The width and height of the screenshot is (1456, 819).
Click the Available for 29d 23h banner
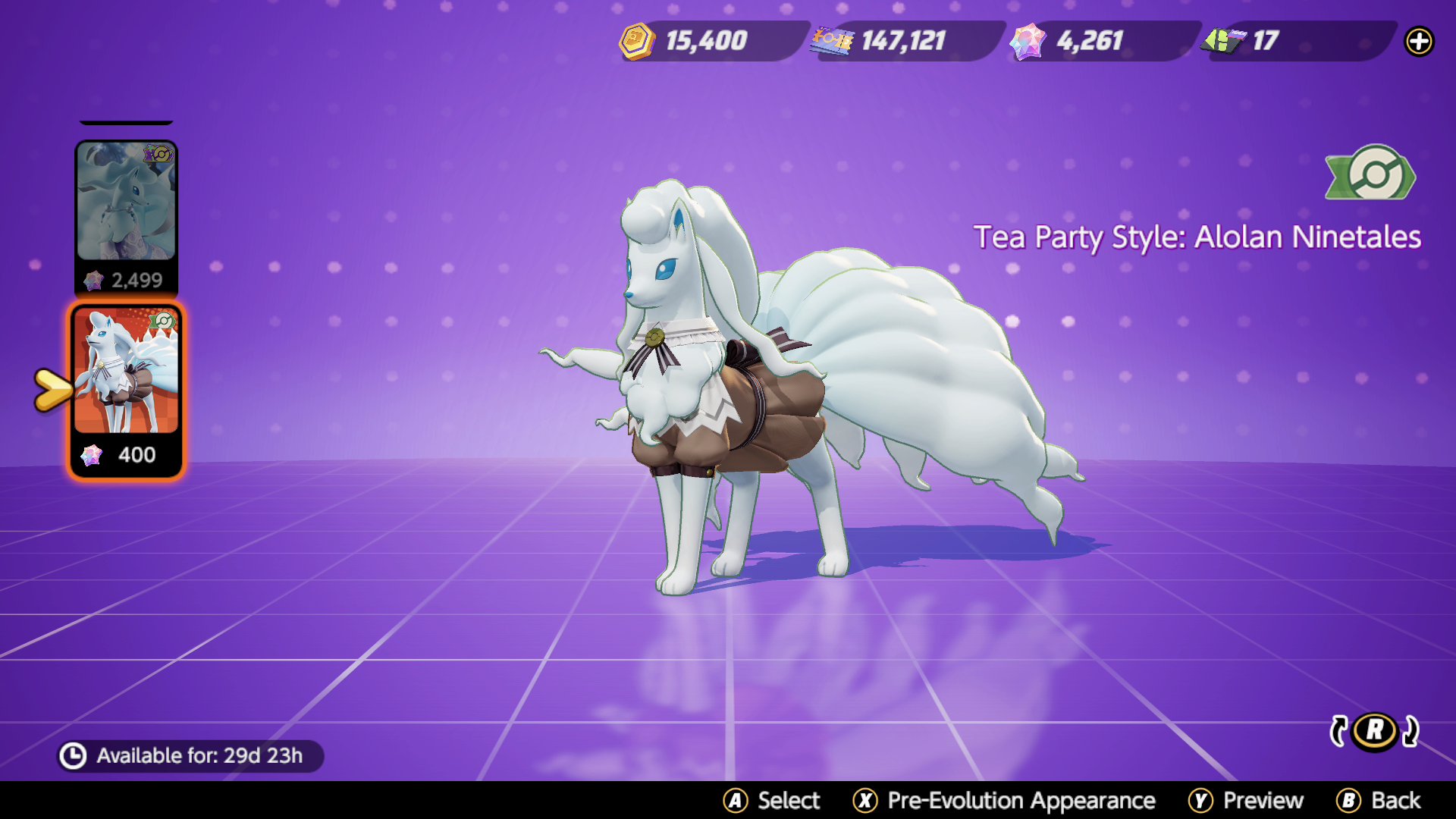tap(188, 755)
